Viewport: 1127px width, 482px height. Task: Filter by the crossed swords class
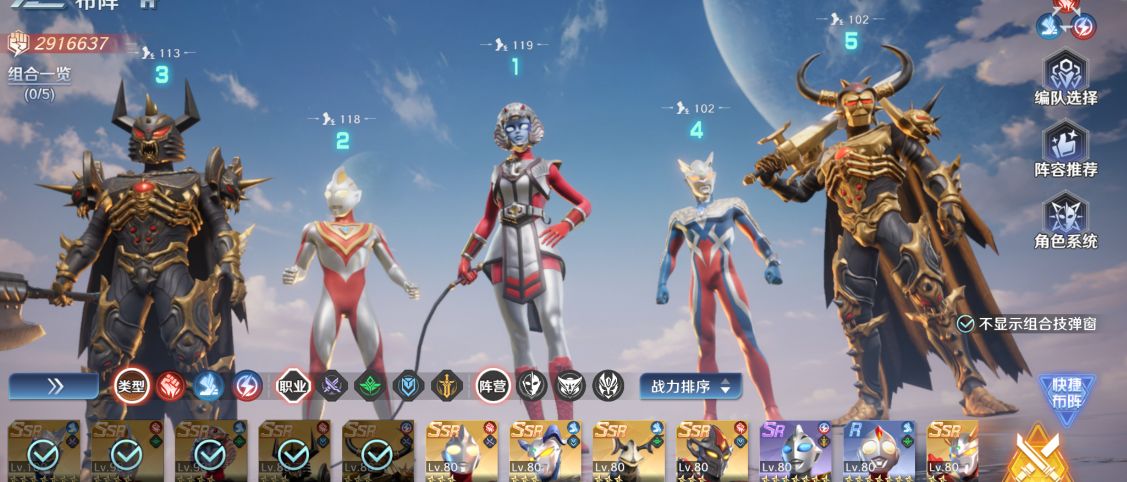tap(333, 386)
